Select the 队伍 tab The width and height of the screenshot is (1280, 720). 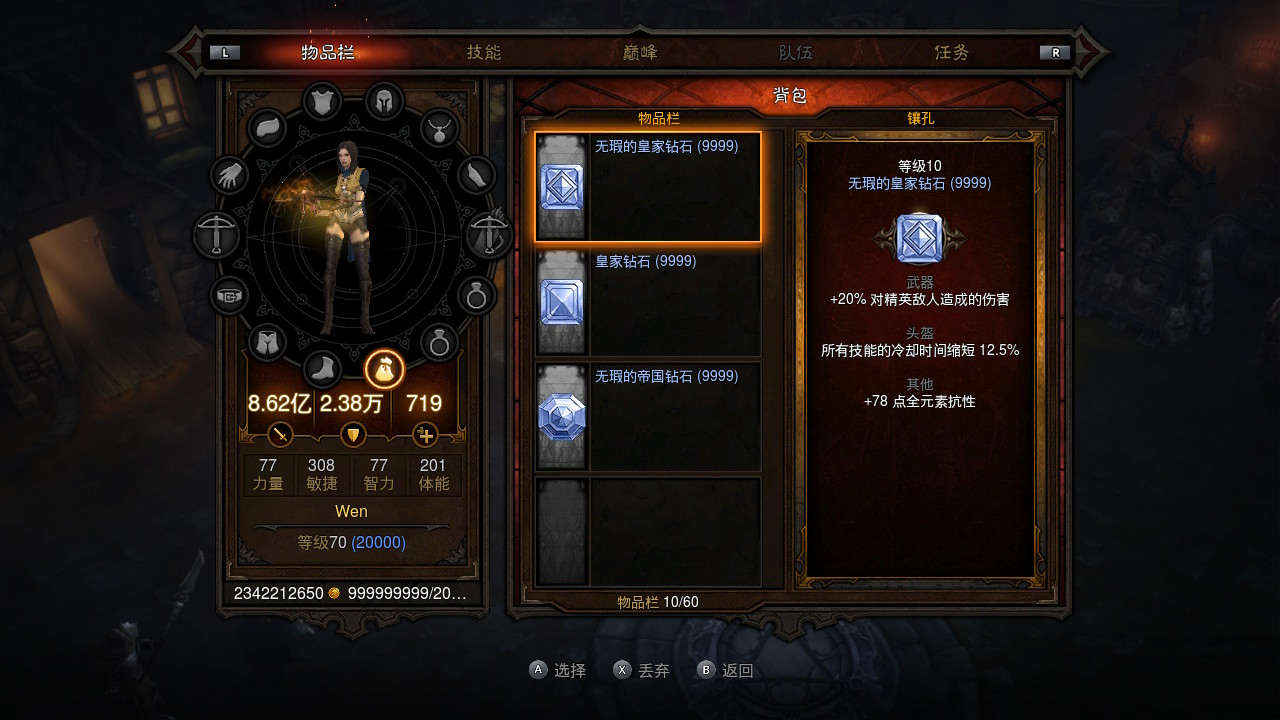796,52
